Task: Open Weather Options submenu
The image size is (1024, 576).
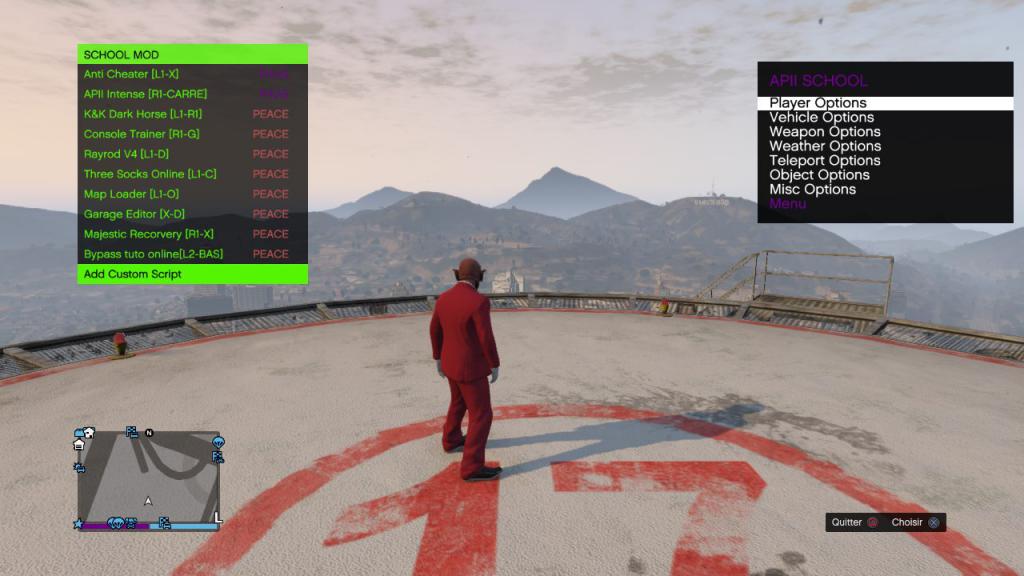Action: point(825,146)
